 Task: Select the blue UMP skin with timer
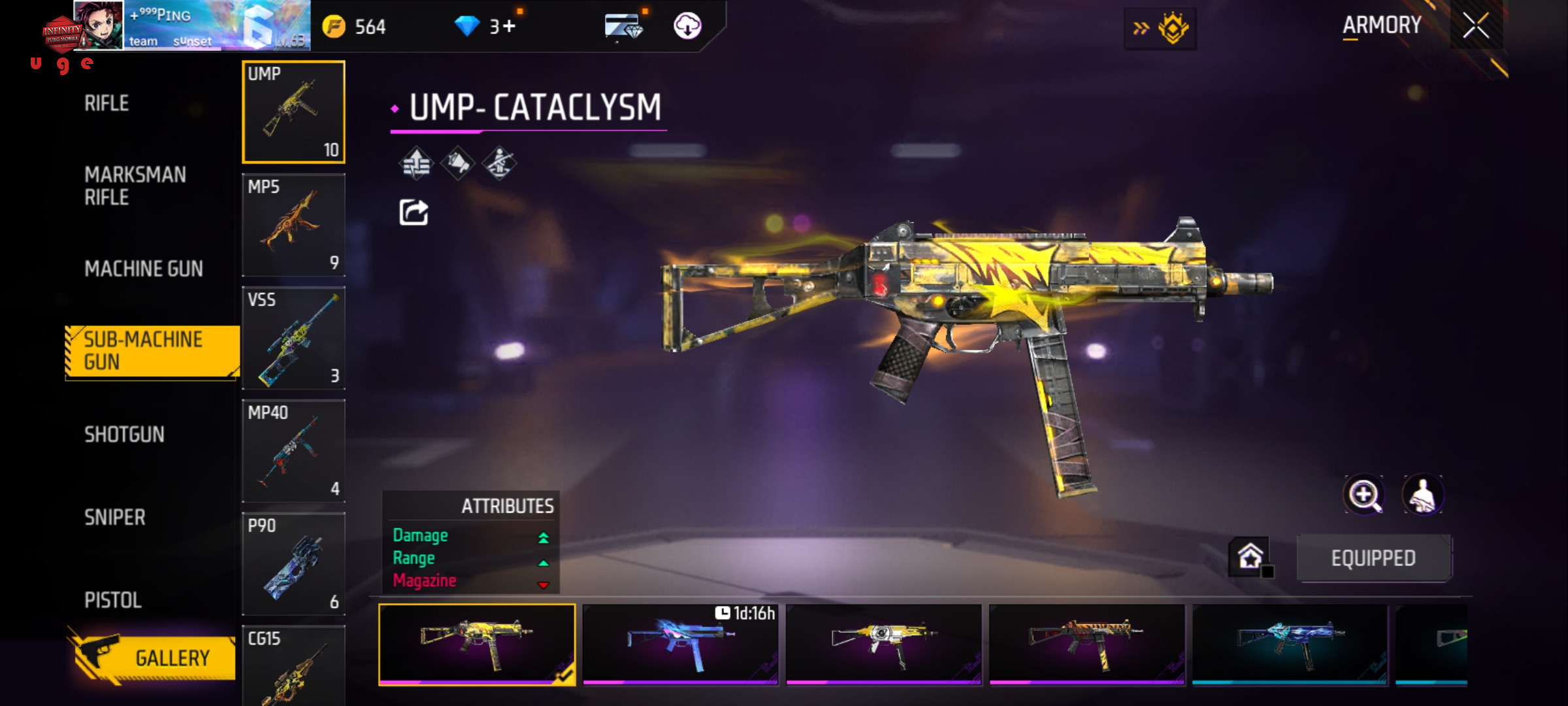tap(680, 644)
